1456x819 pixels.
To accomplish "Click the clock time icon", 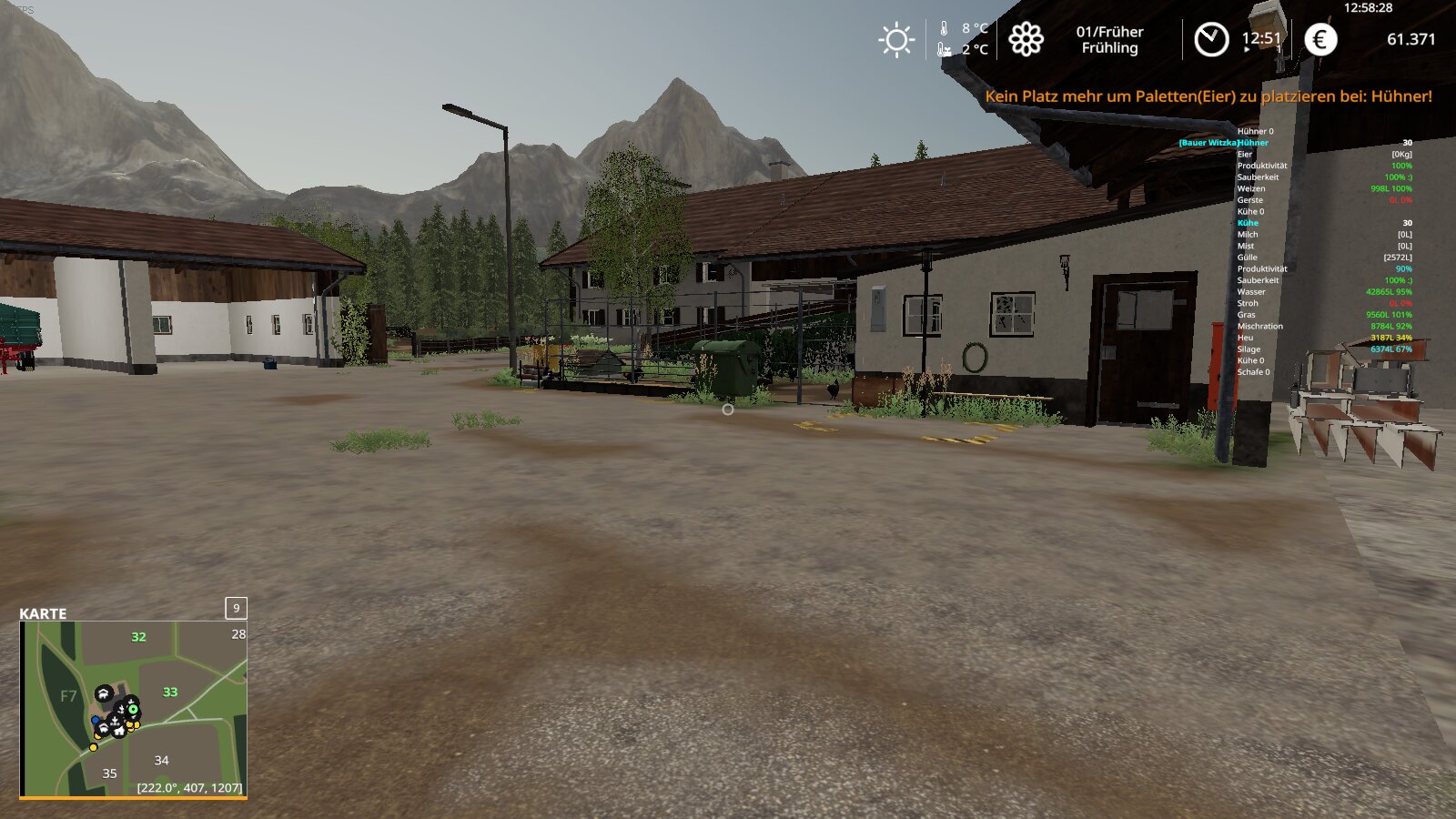I will (x=1210, y=39).
